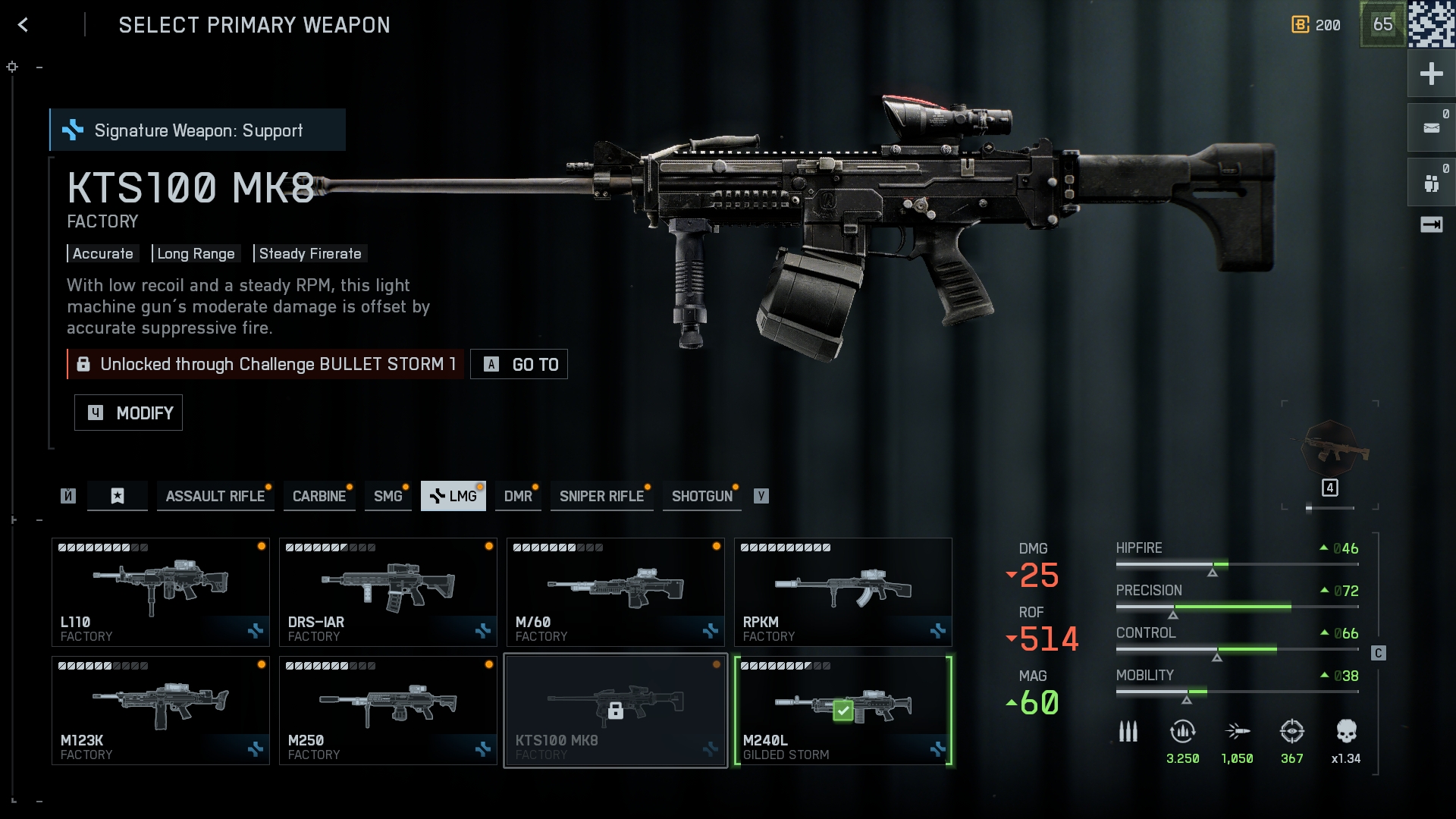
Task: Go back using the arrow button
Action: (x=23, y=25)
